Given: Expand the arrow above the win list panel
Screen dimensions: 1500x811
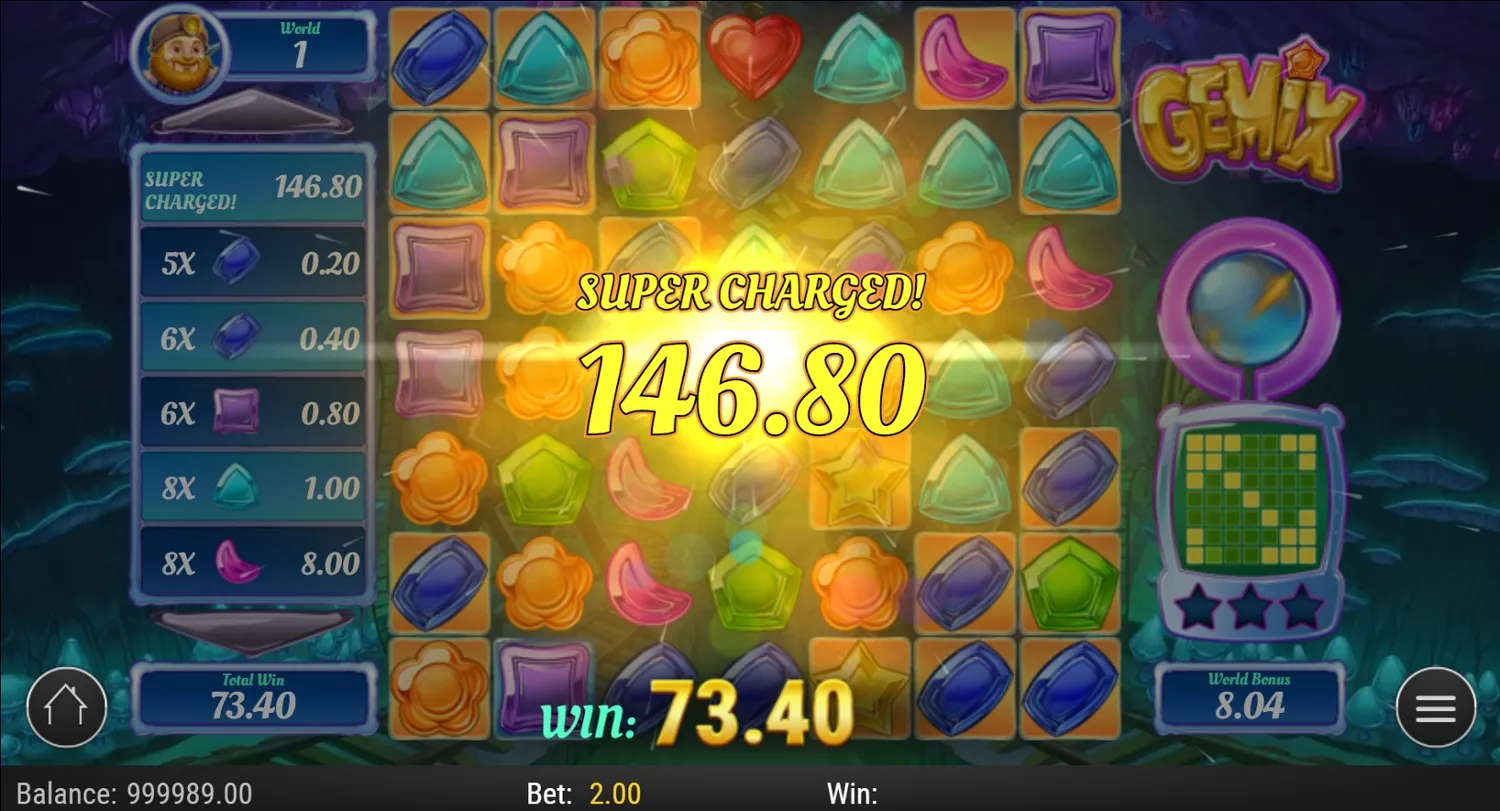Looking at the screenshot, I should [252, 113].
